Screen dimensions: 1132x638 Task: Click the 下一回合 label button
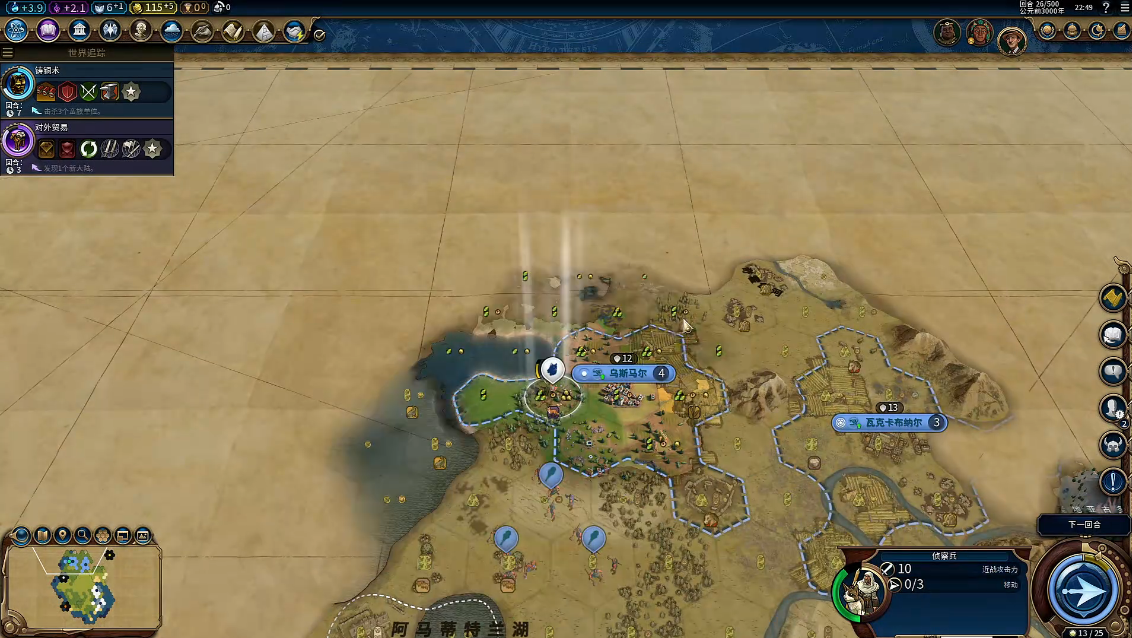pyautogui.click(x=1083, y=524)
